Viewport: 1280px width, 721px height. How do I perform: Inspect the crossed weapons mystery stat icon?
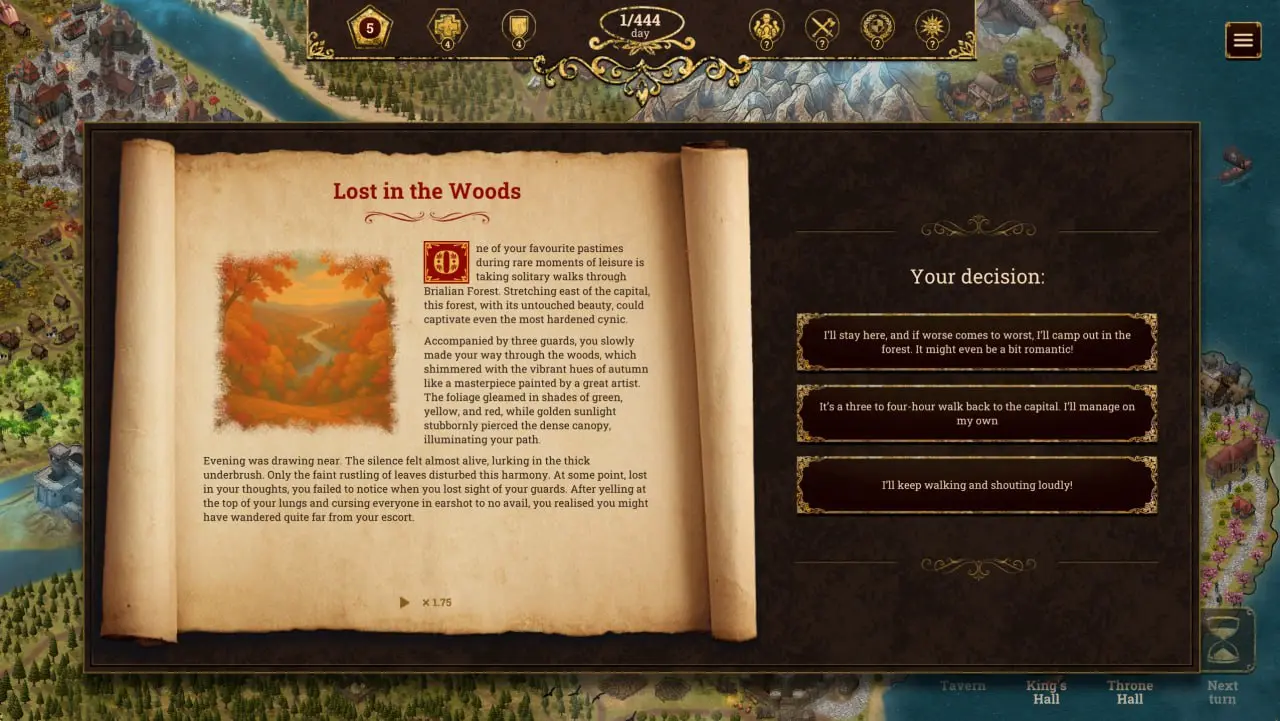click(x=821, y=27)
